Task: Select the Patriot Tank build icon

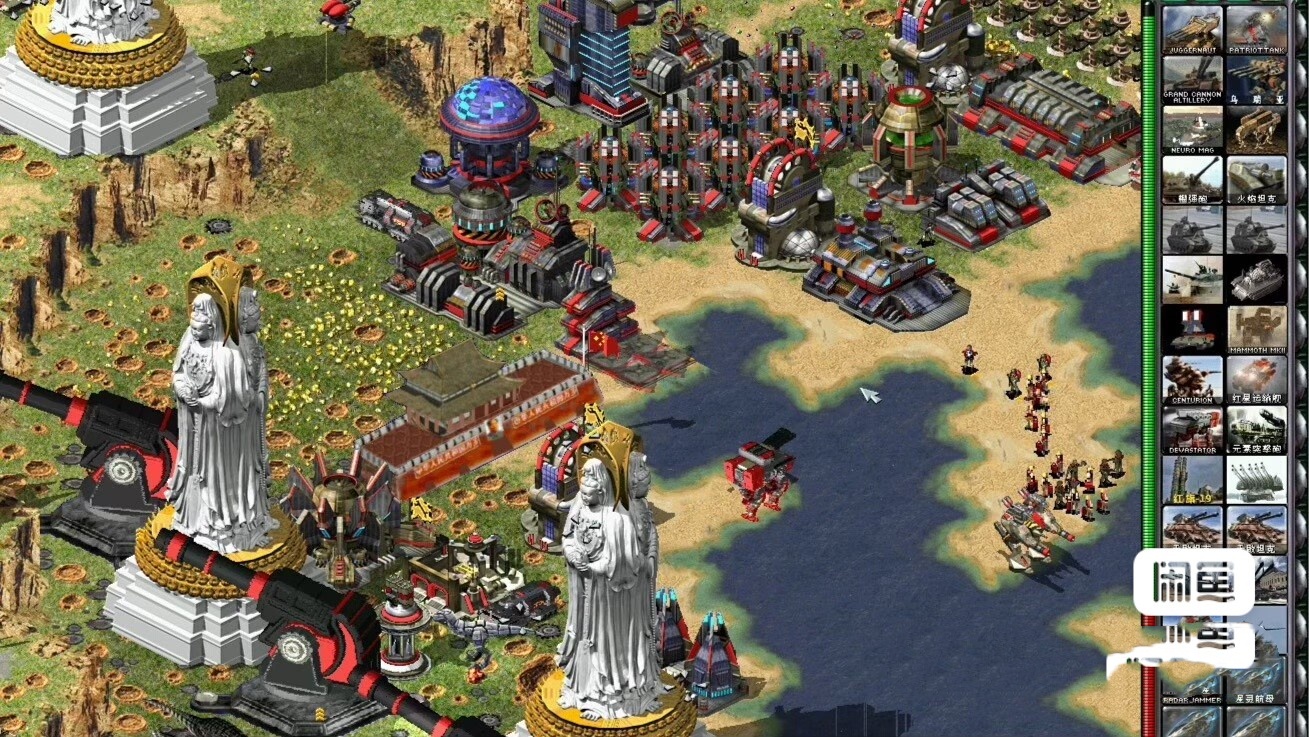Action: (1256, 28)
